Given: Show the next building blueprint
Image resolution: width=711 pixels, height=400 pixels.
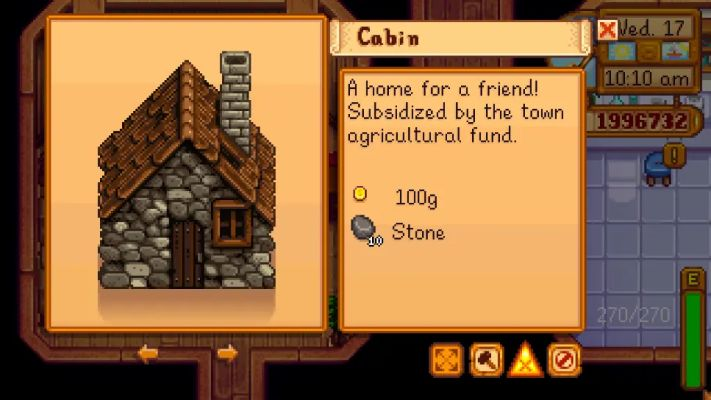Looking at the screenshot, I should 227,353.
